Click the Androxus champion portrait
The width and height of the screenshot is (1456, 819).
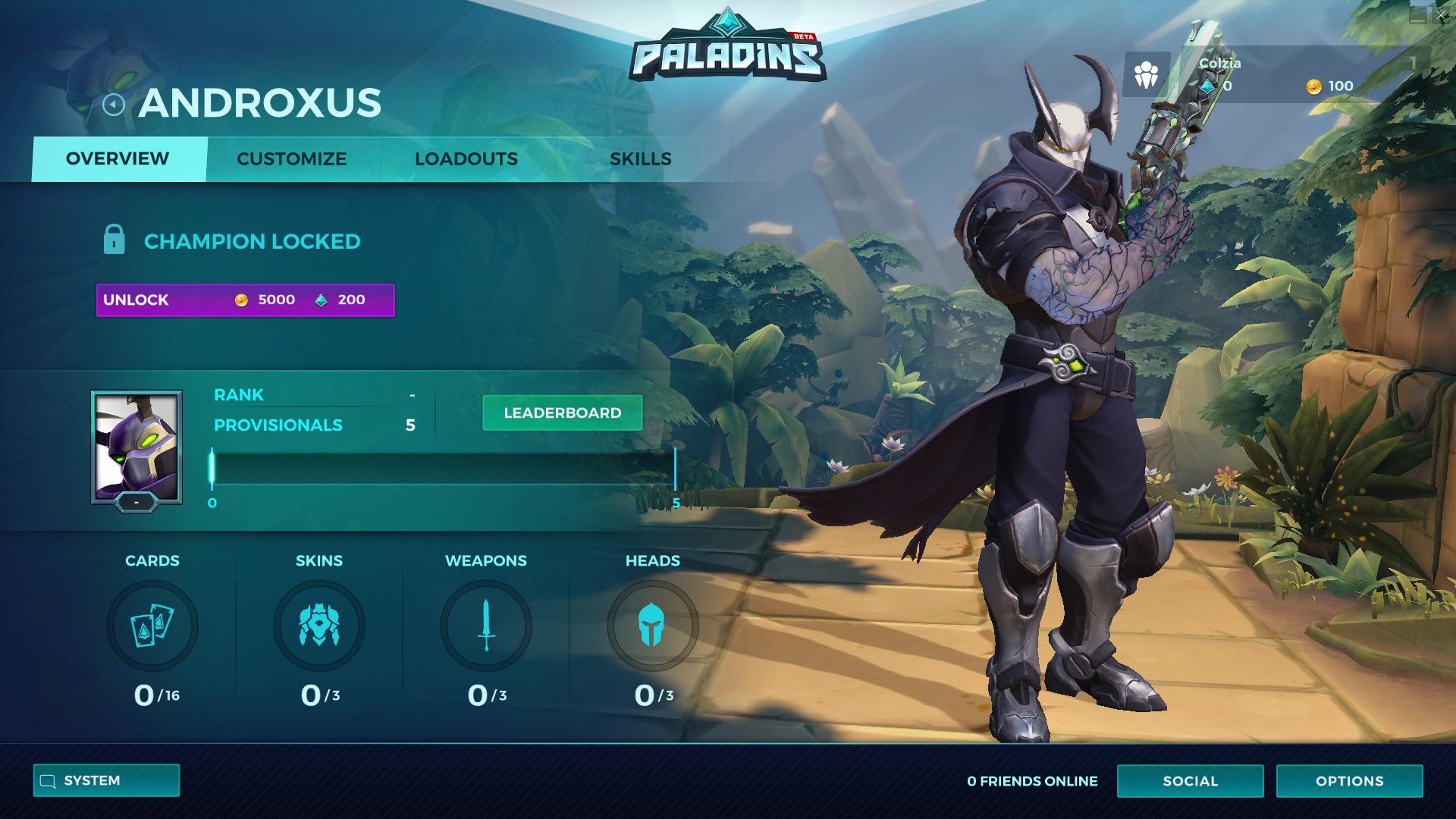pyautogui.click(x=136, y=446)
